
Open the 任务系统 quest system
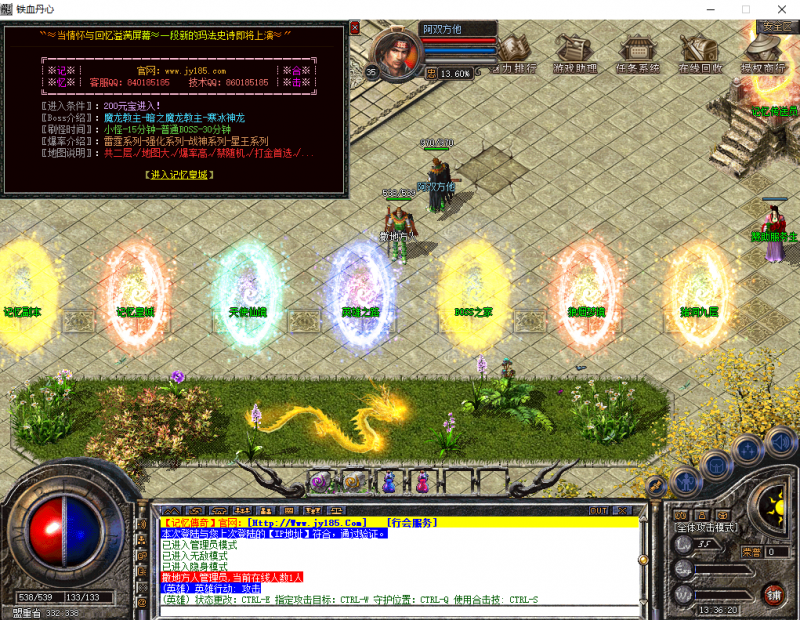click(x=638, y=53)
